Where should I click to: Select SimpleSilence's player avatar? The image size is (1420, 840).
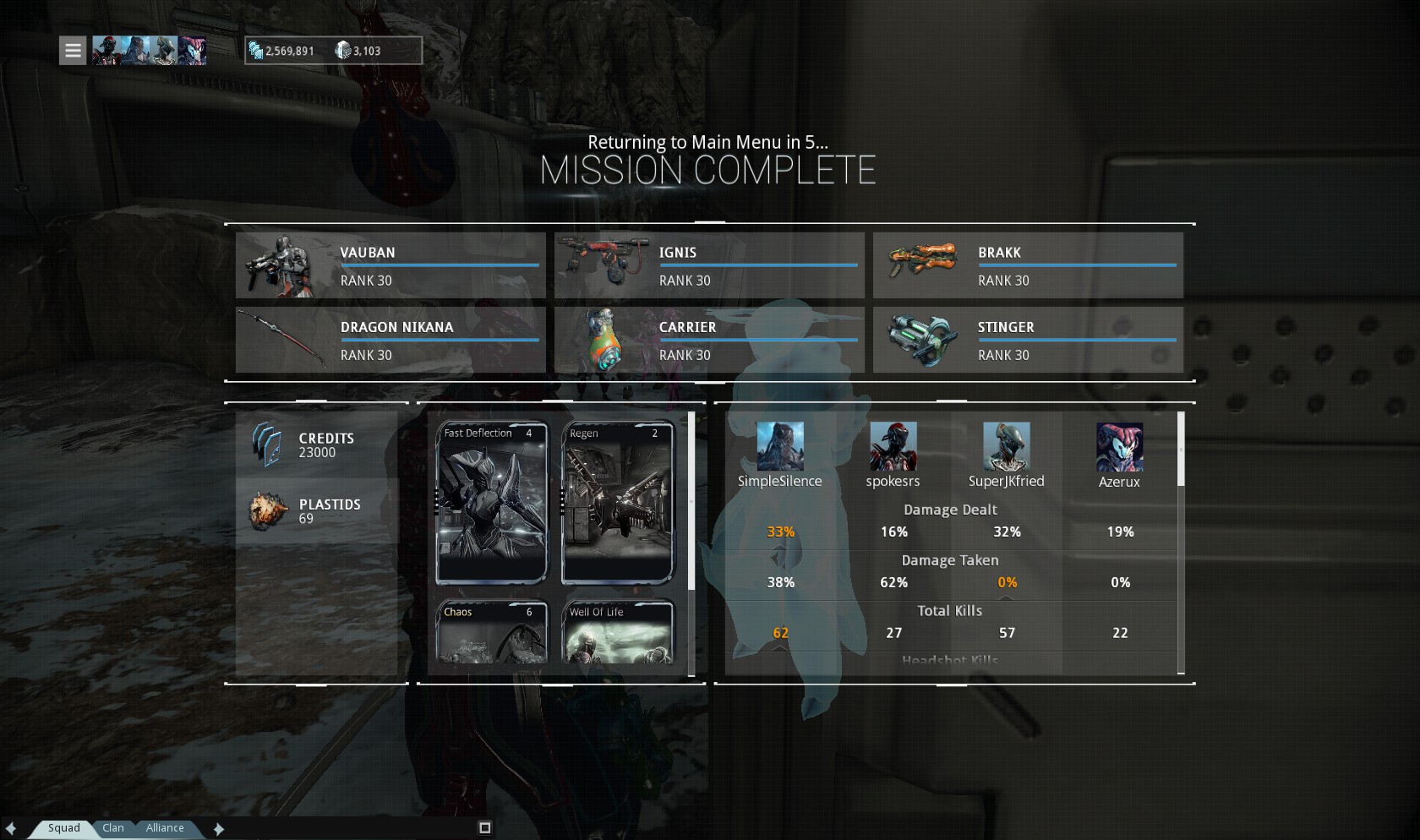tap(779, 446)
